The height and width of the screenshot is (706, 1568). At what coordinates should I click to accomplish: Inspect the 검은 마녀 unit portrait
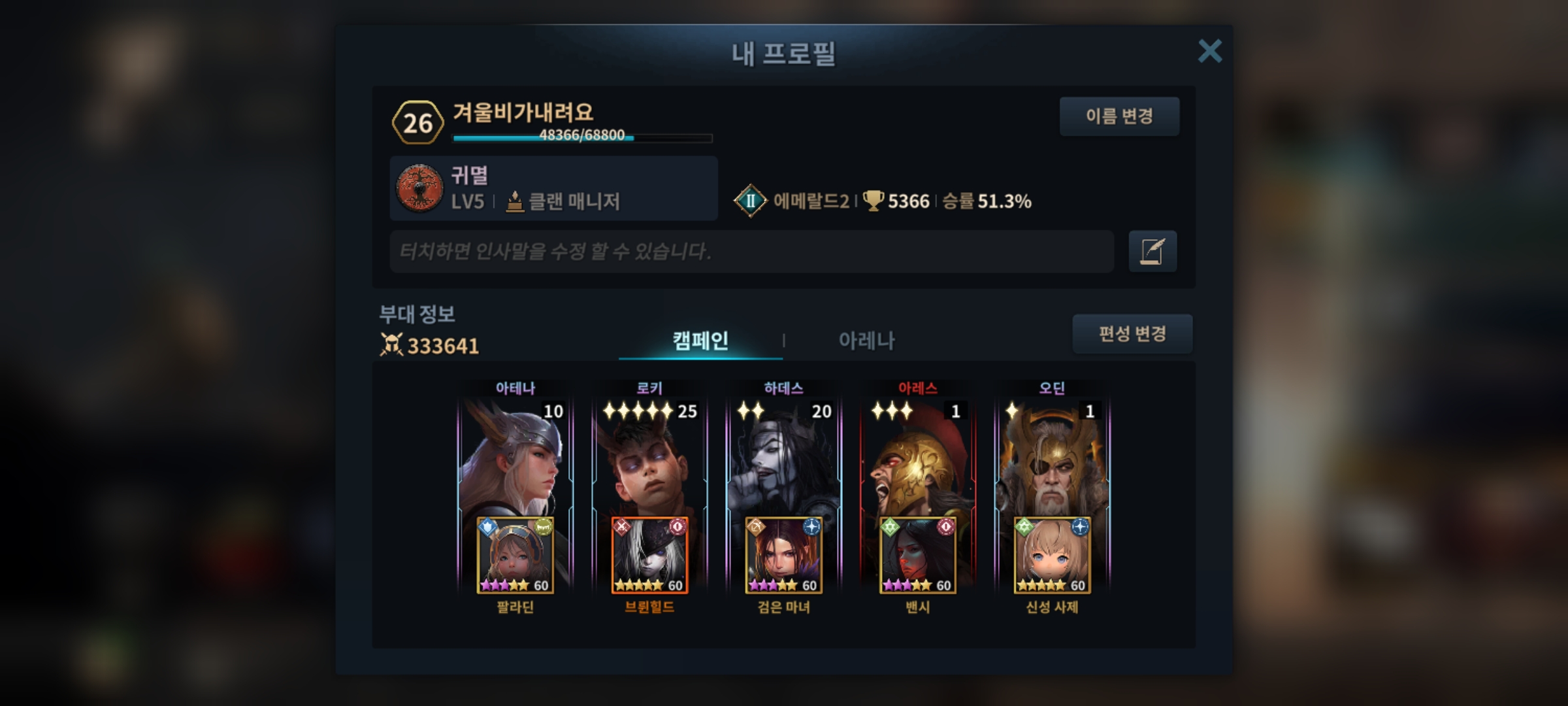[x=783, y=556]
